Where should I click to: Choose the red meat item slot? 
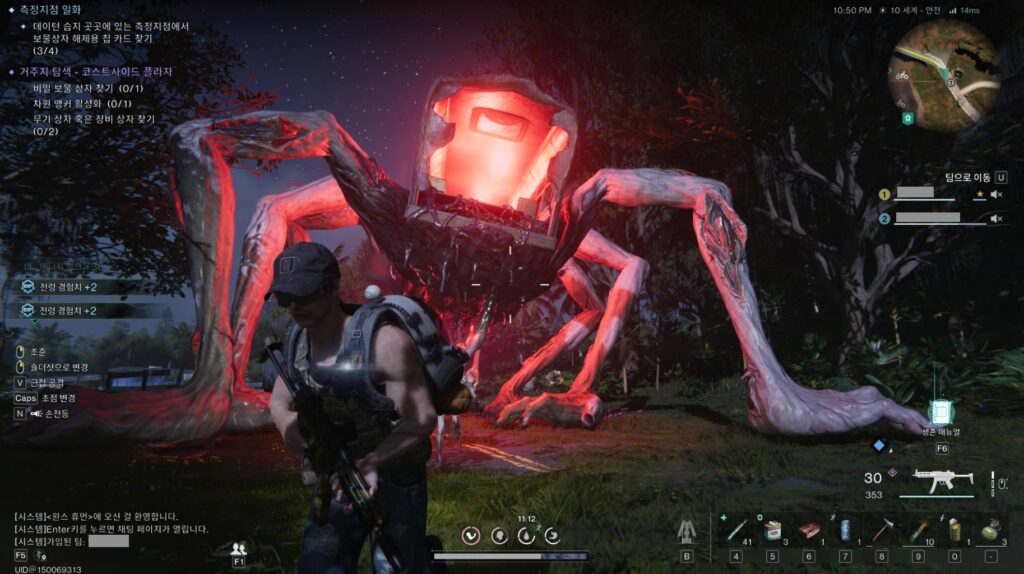click(808, 530)
